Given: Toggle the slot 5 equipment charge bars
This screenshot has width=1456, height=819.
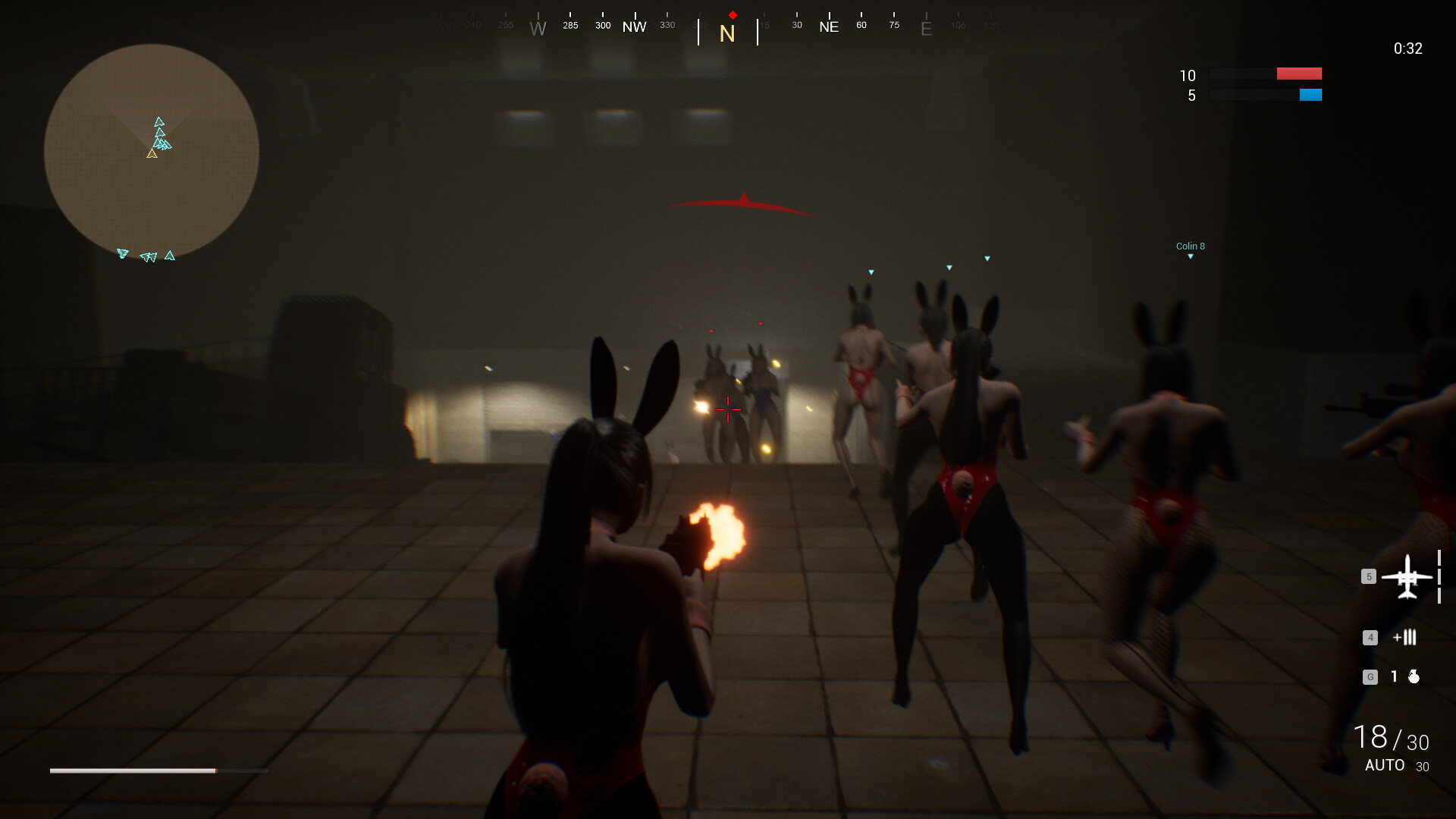Looking at the screenshot, I should [1437, 576].
